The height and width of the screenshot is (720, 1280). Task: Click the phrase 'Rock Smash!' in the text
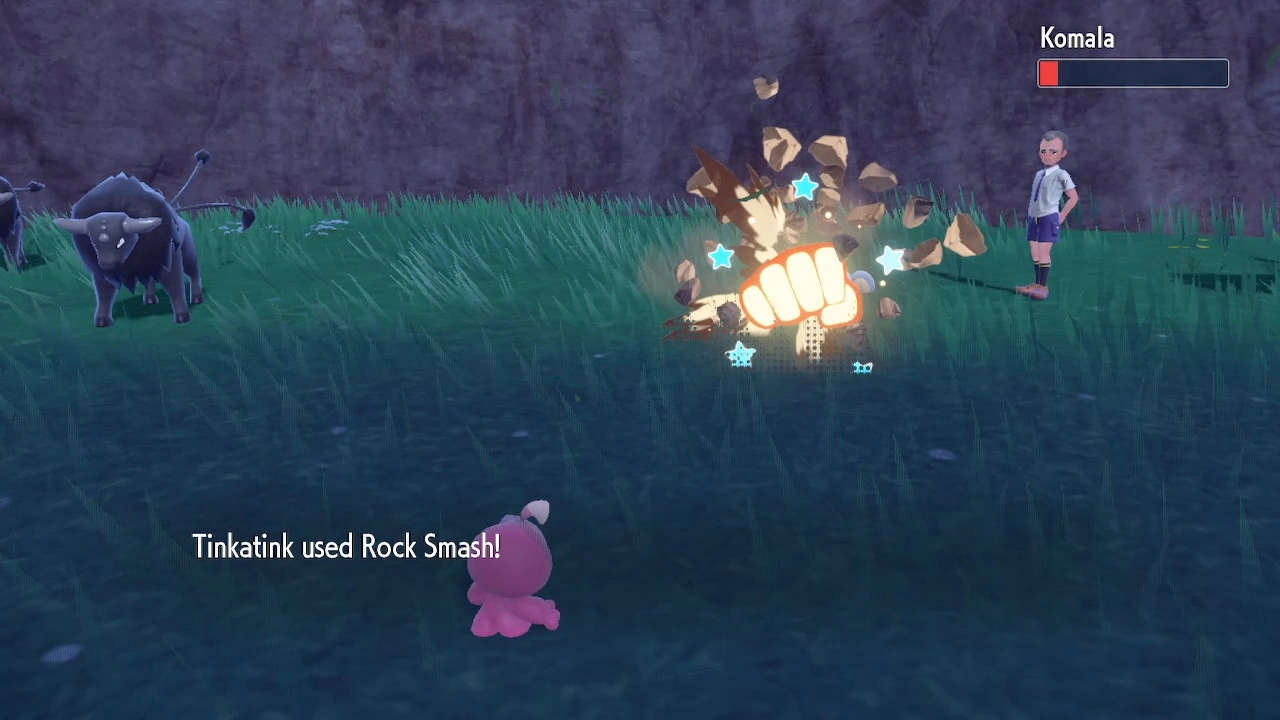click(432, 547)
